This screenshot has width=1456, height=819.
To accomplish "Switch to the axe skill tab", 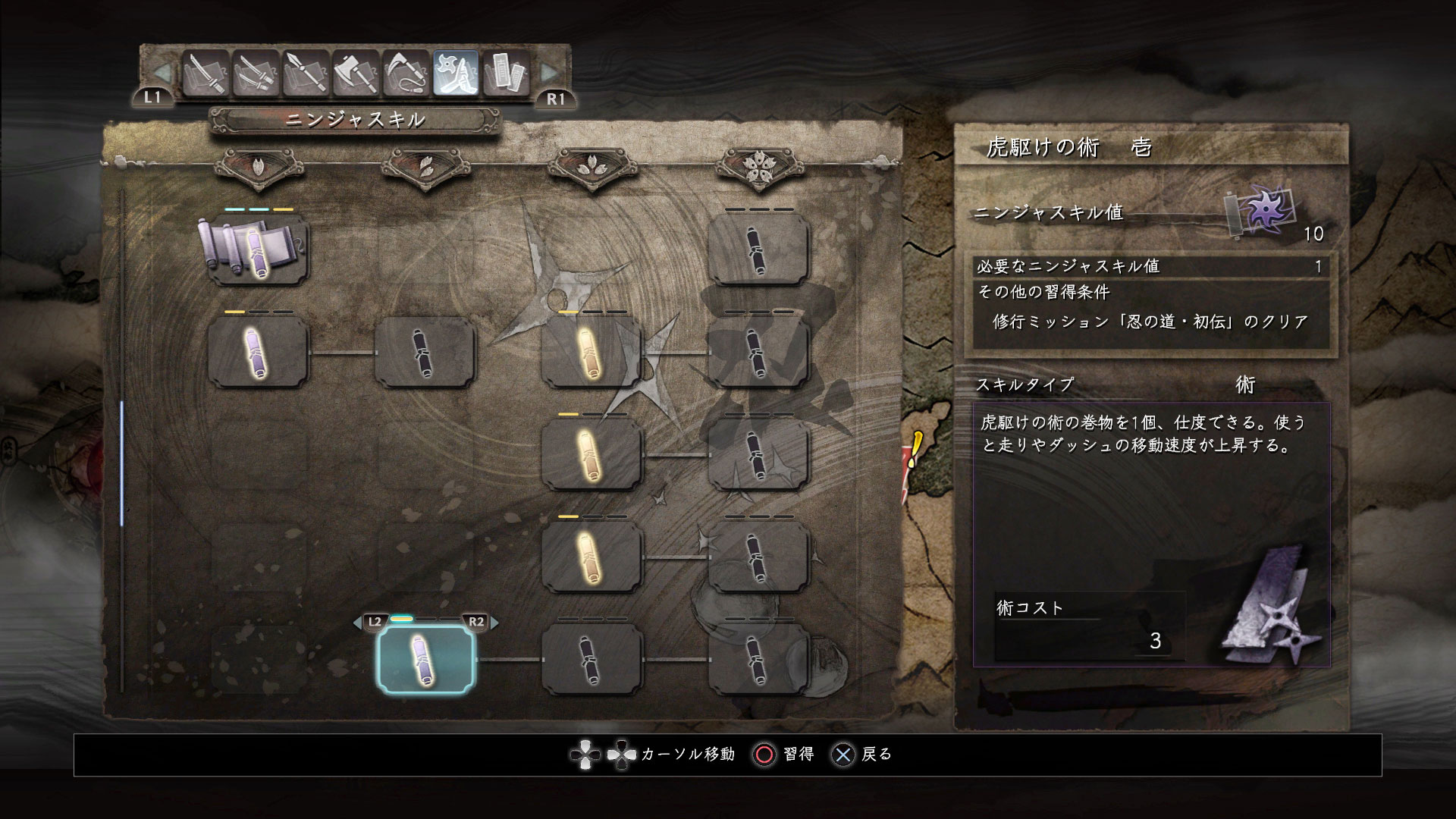I will click(x=356, y=74).
